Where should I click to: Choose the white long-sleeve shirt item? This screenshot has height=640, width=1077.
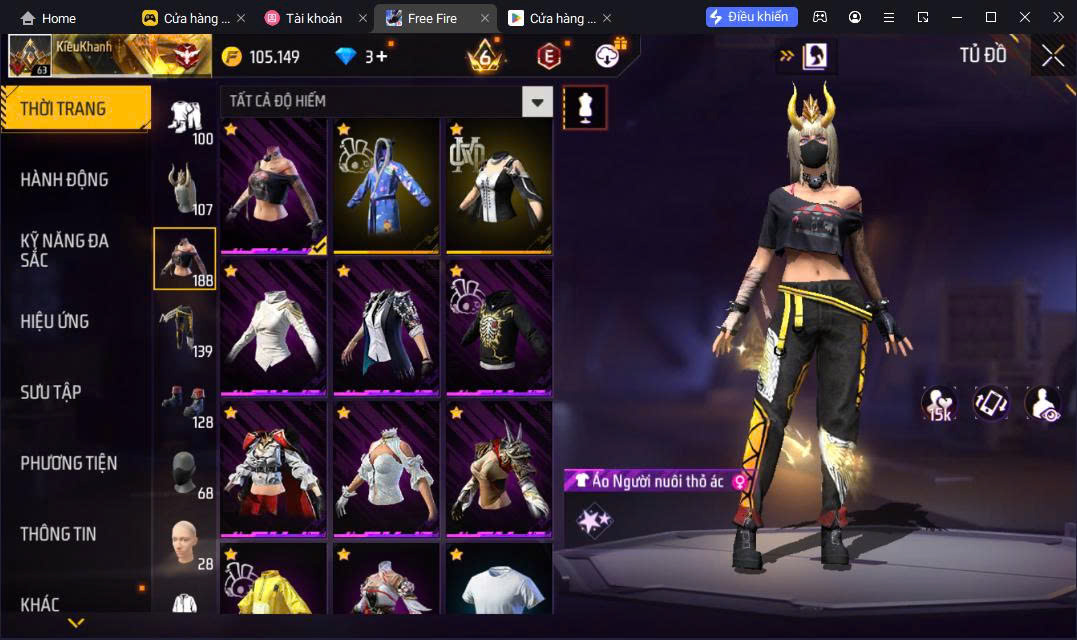pyautogui.click(x=273, y=327)
